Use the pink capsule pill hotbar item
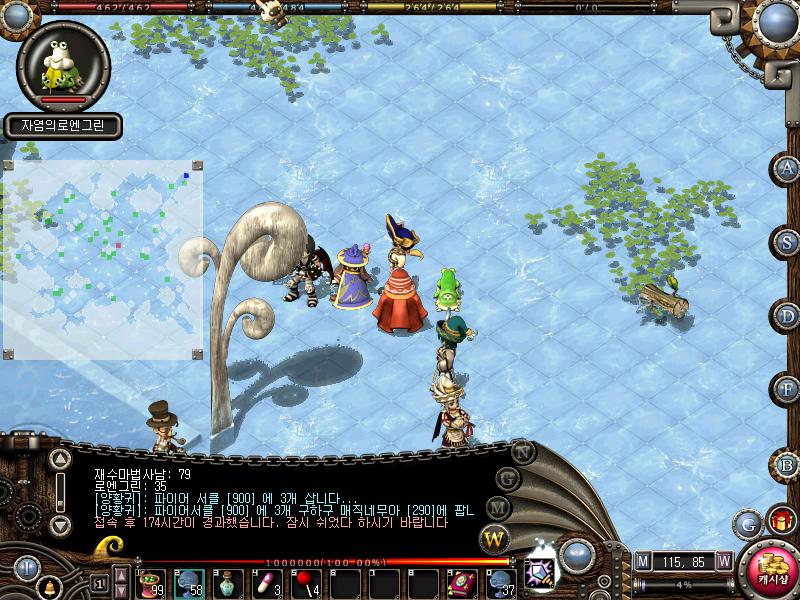This screenshot has height=600, width=800. (x=267, y=582)
